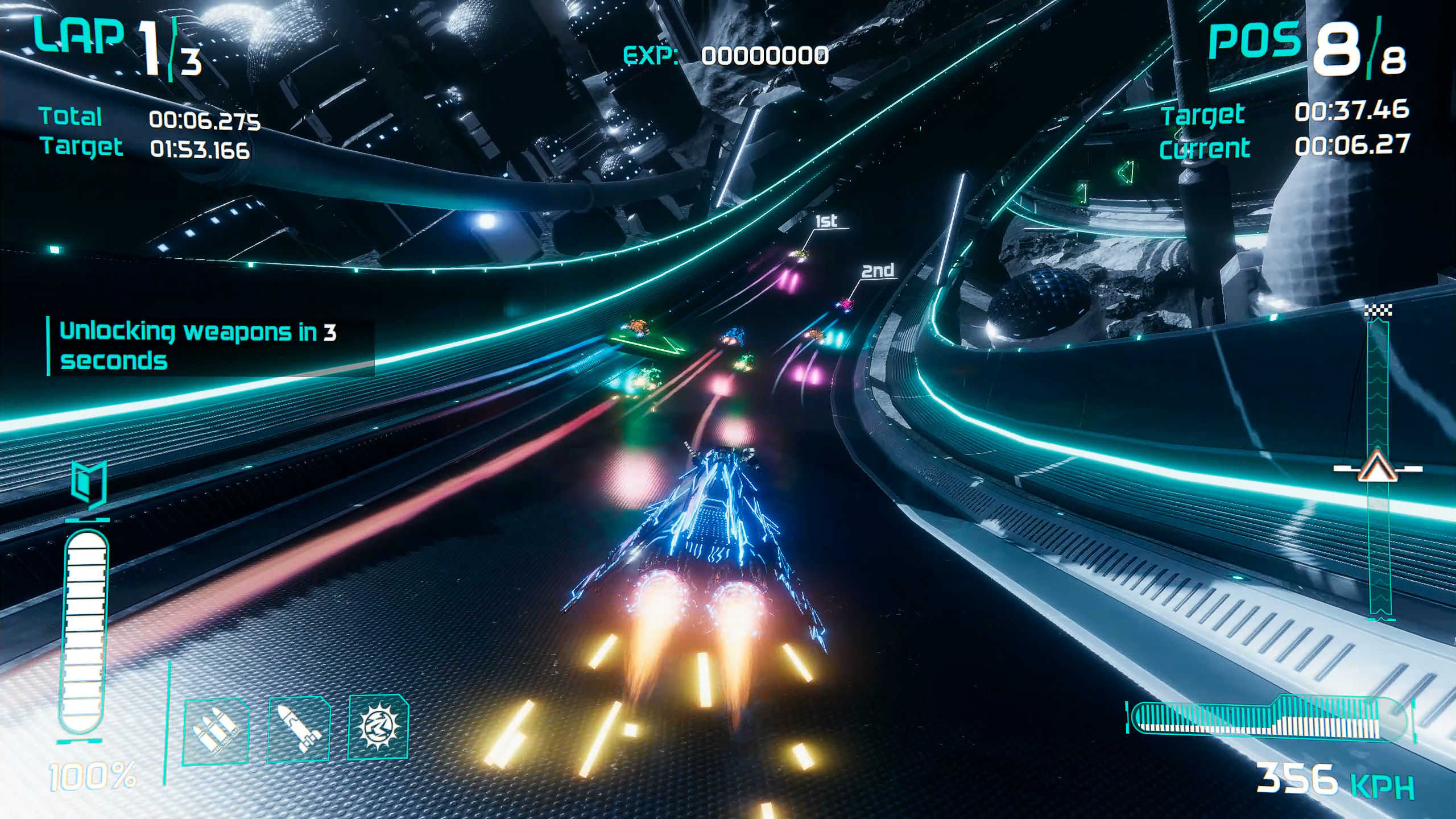
Task: Activate the rocket missile weapon icon
Action: [x=299, y=729]
